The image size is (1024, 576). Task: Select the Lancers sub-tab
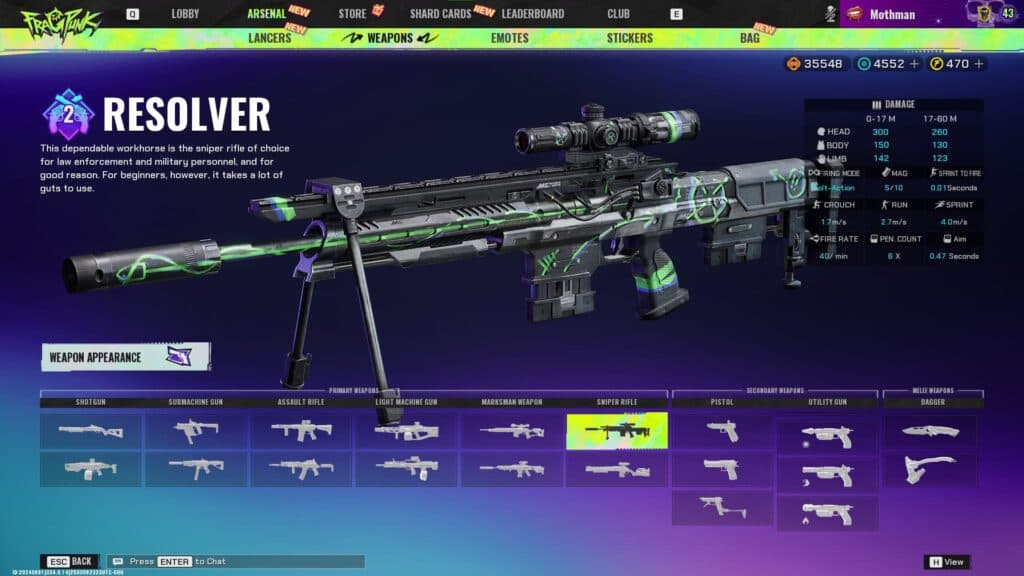[x=267, y=38]
